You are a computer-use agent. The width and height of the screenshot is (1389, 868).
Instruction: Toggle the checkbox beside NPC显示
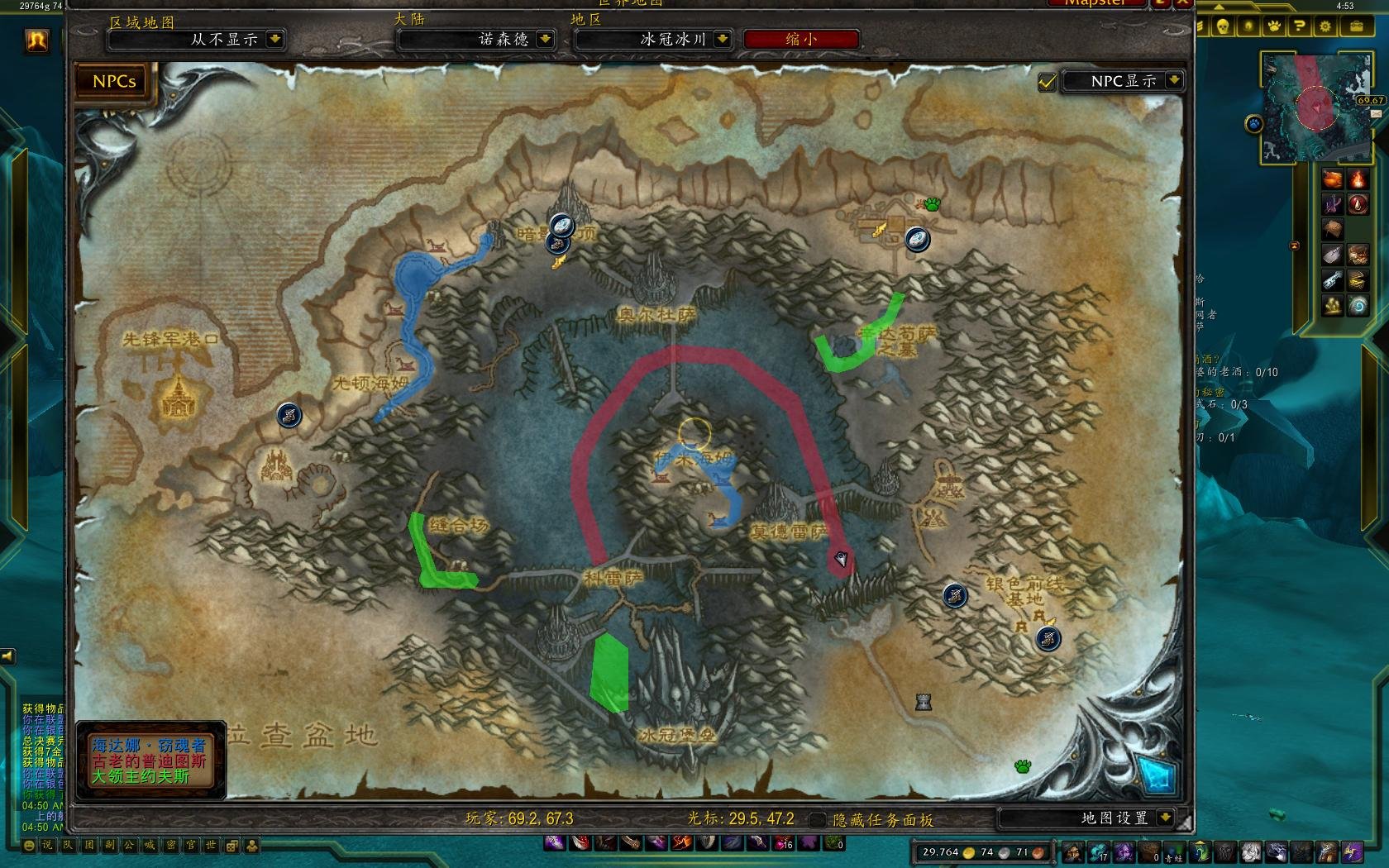[x=1047, y=82]
